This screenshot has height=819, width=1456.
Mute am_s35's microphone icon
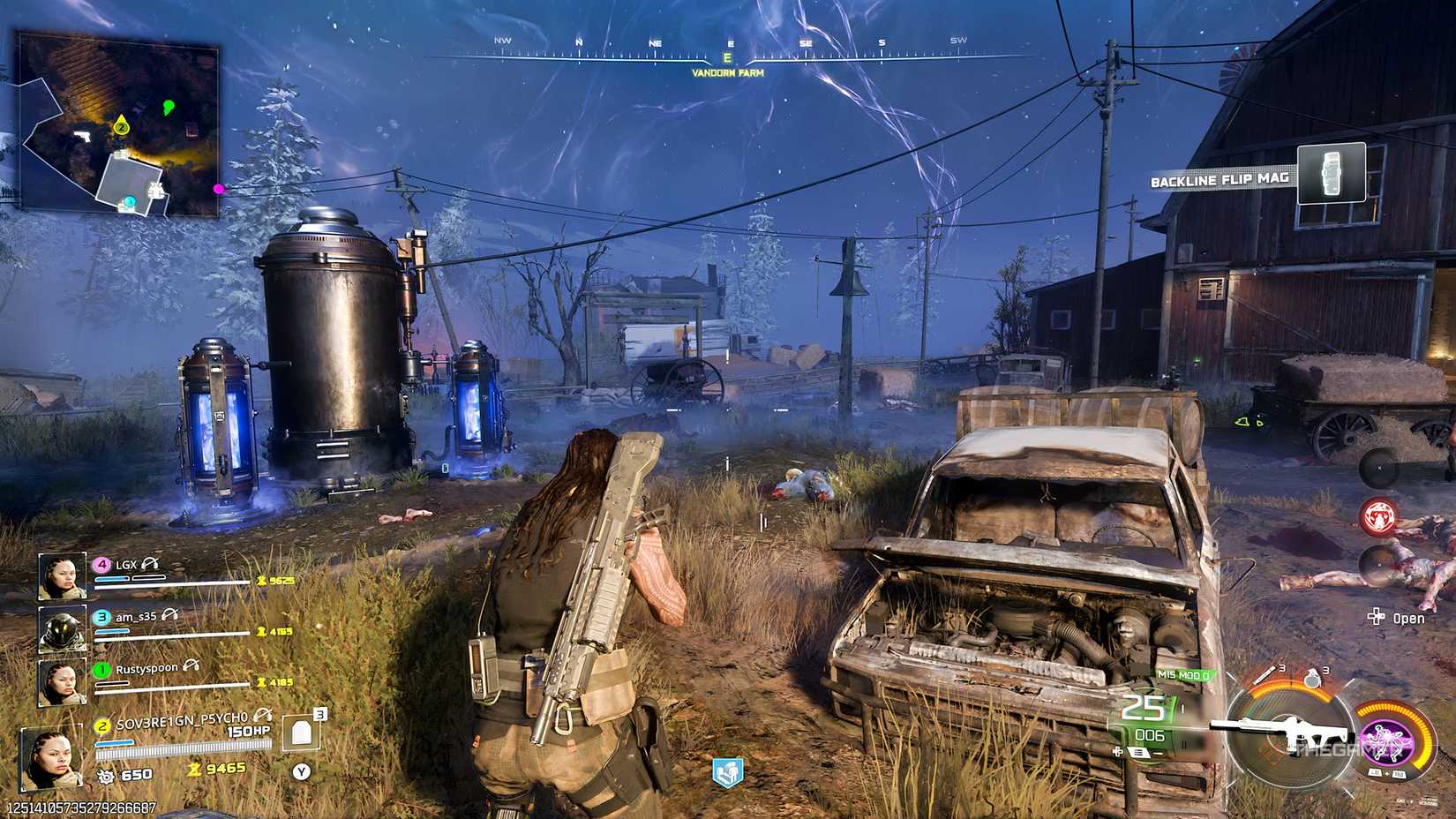coord(169,616)
